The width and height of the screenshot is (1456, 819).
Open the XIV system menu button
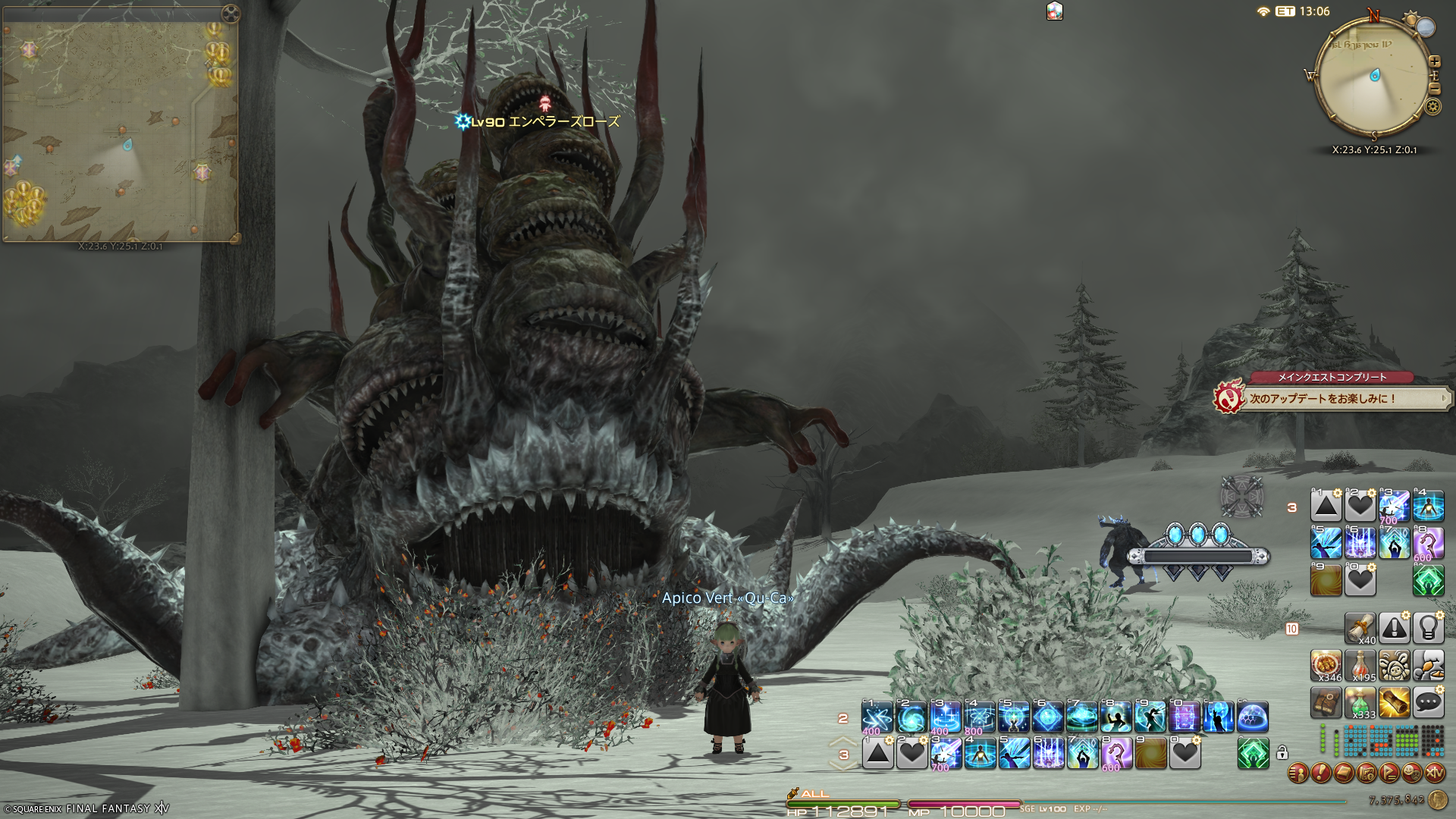pyautogui.click(x=1434, y=773)
